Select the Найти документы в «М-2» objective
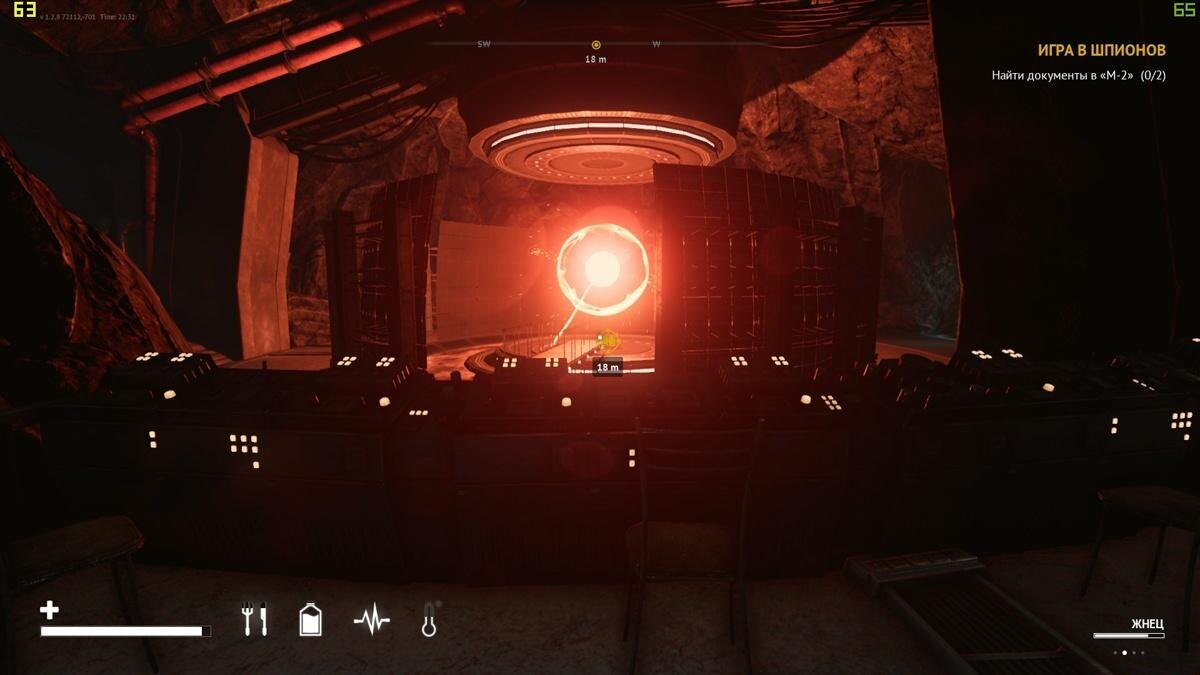Screen dimensions: 1200x675 [1078, 75]
